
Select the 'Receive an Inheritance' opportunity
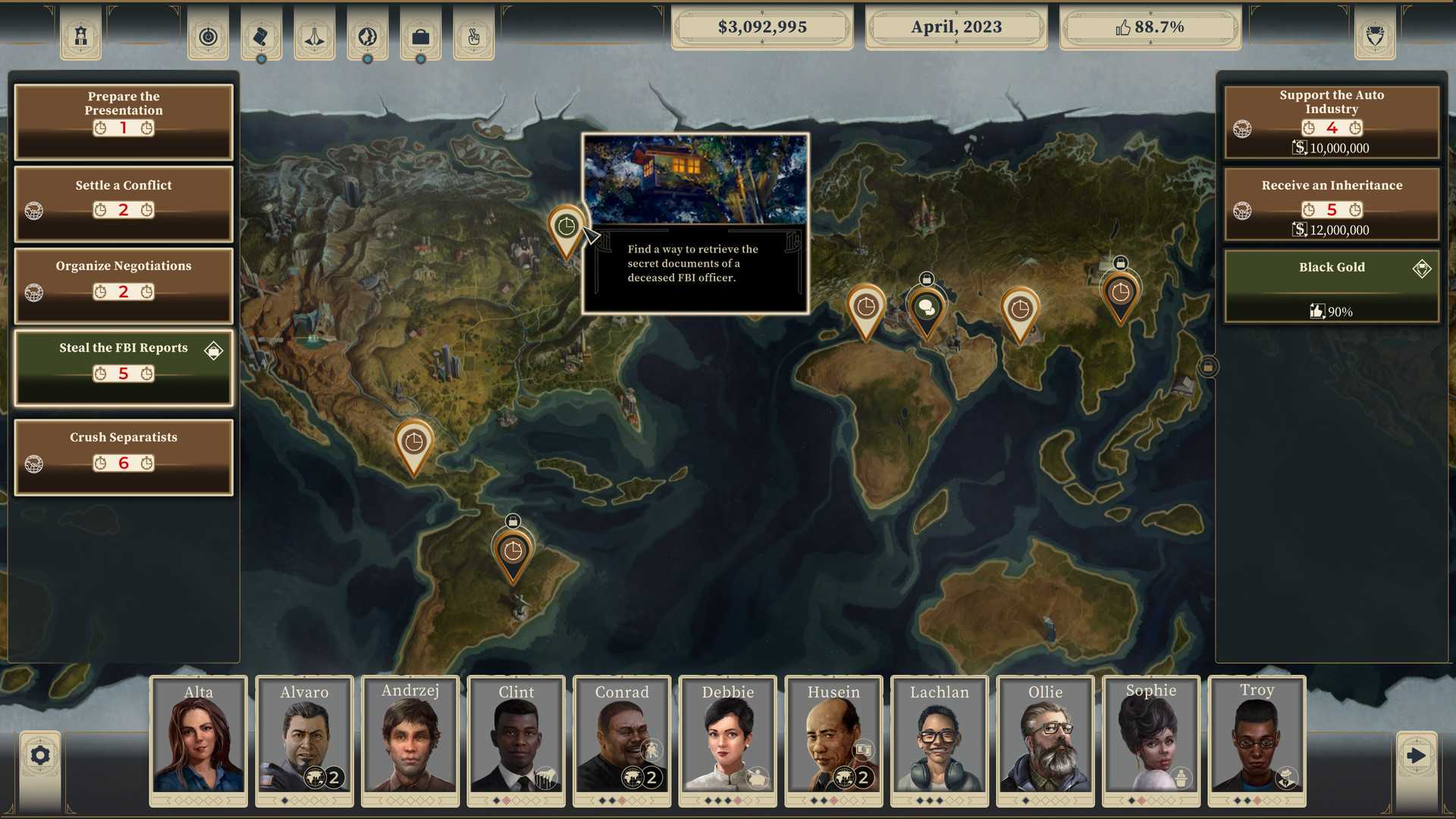coord(1331,203)
